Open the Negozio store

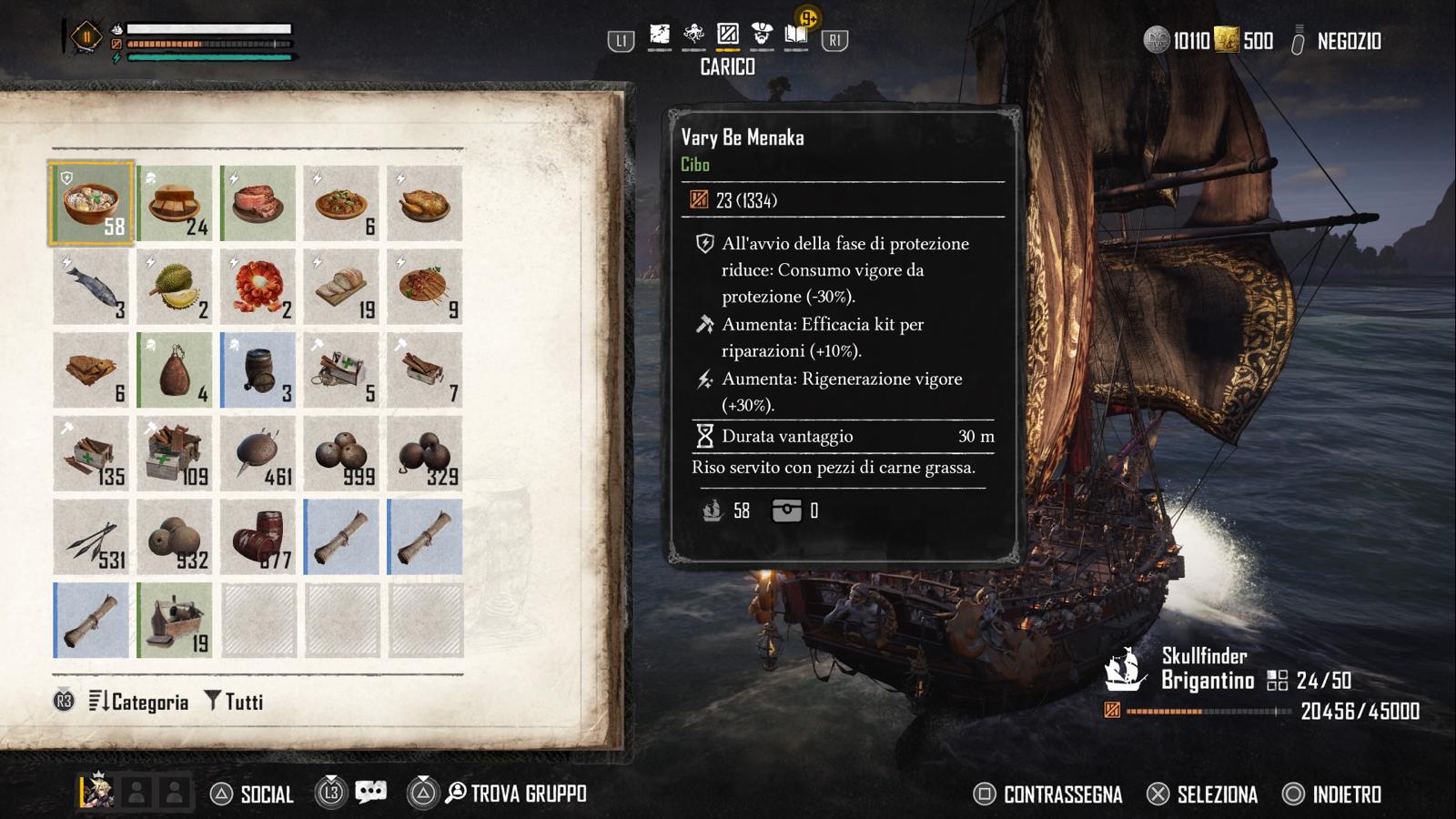pyautogui.click(x=1348, y=41)
